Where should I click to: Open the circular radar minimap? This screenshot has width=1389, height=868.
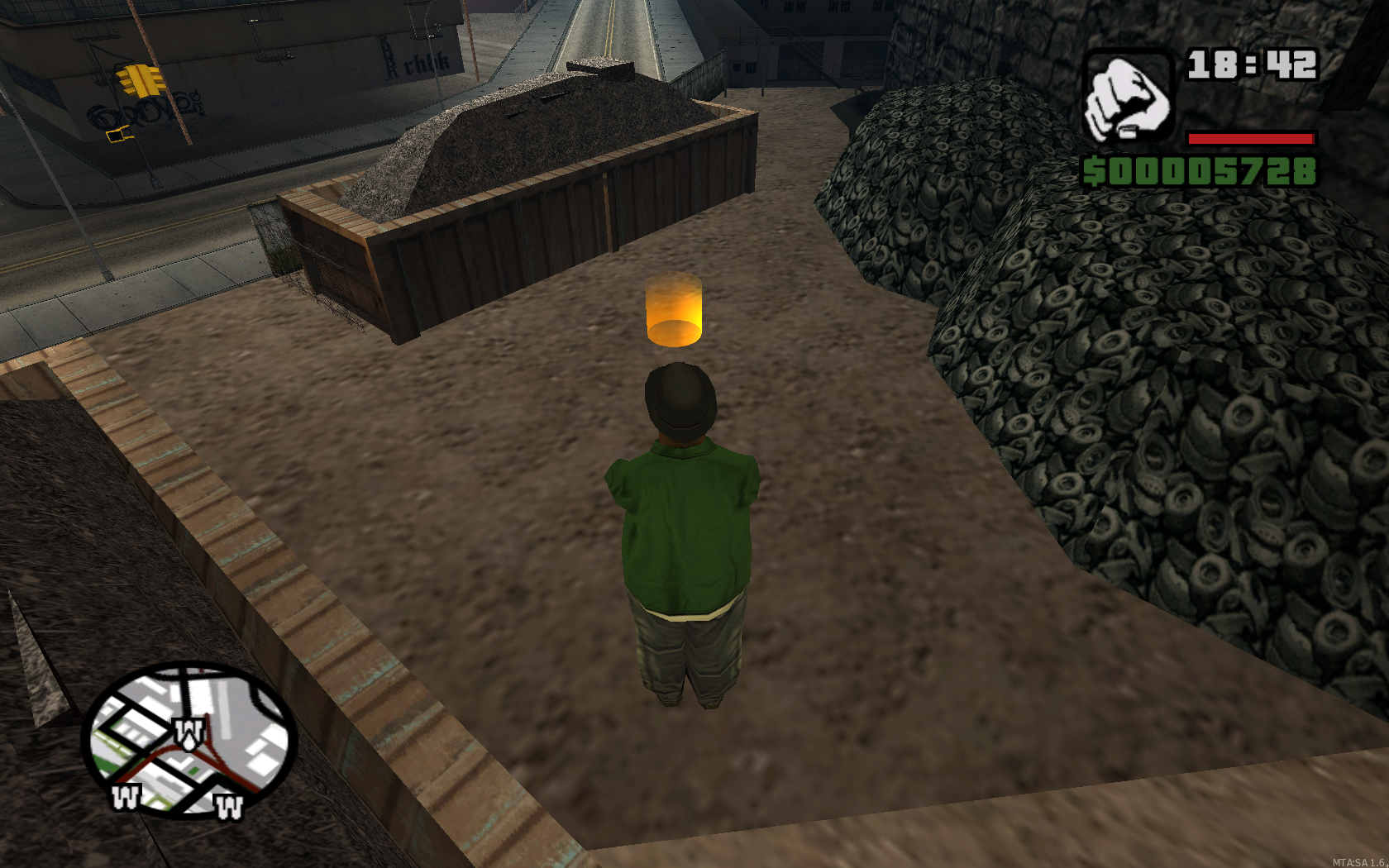(x=189, y=740)
